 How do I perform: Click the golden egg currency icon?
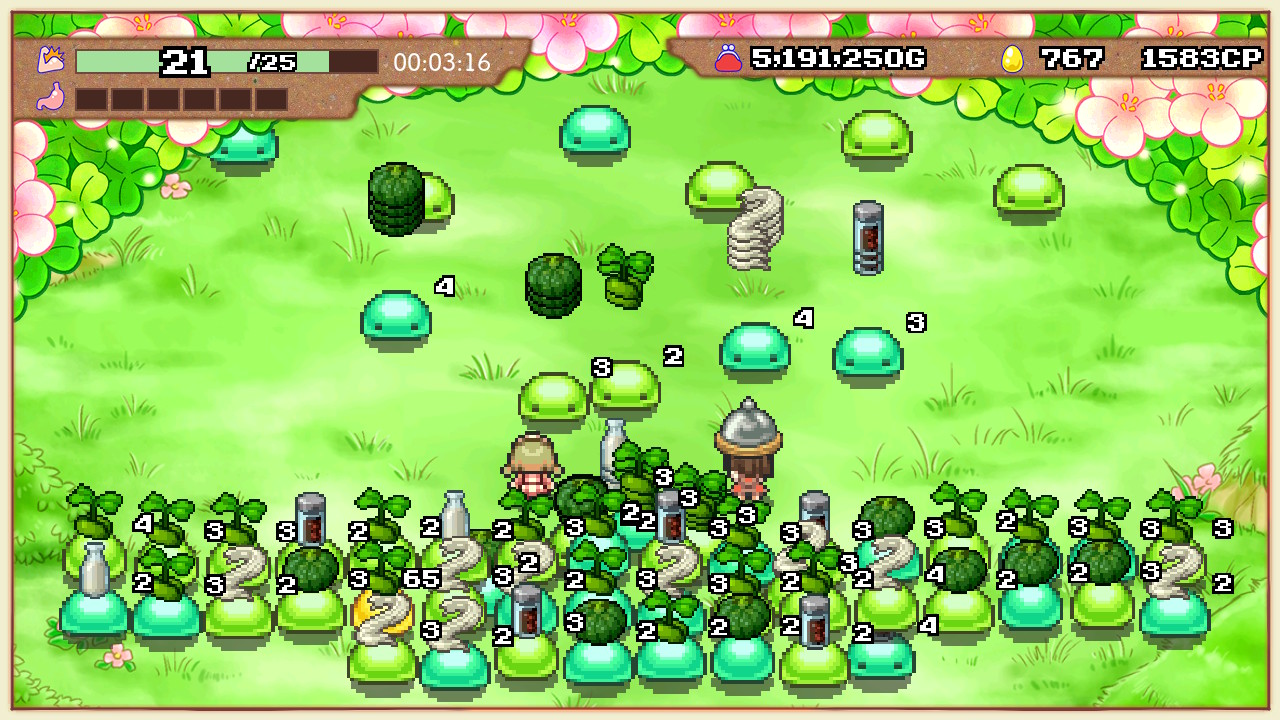[x=1013, y=58]
